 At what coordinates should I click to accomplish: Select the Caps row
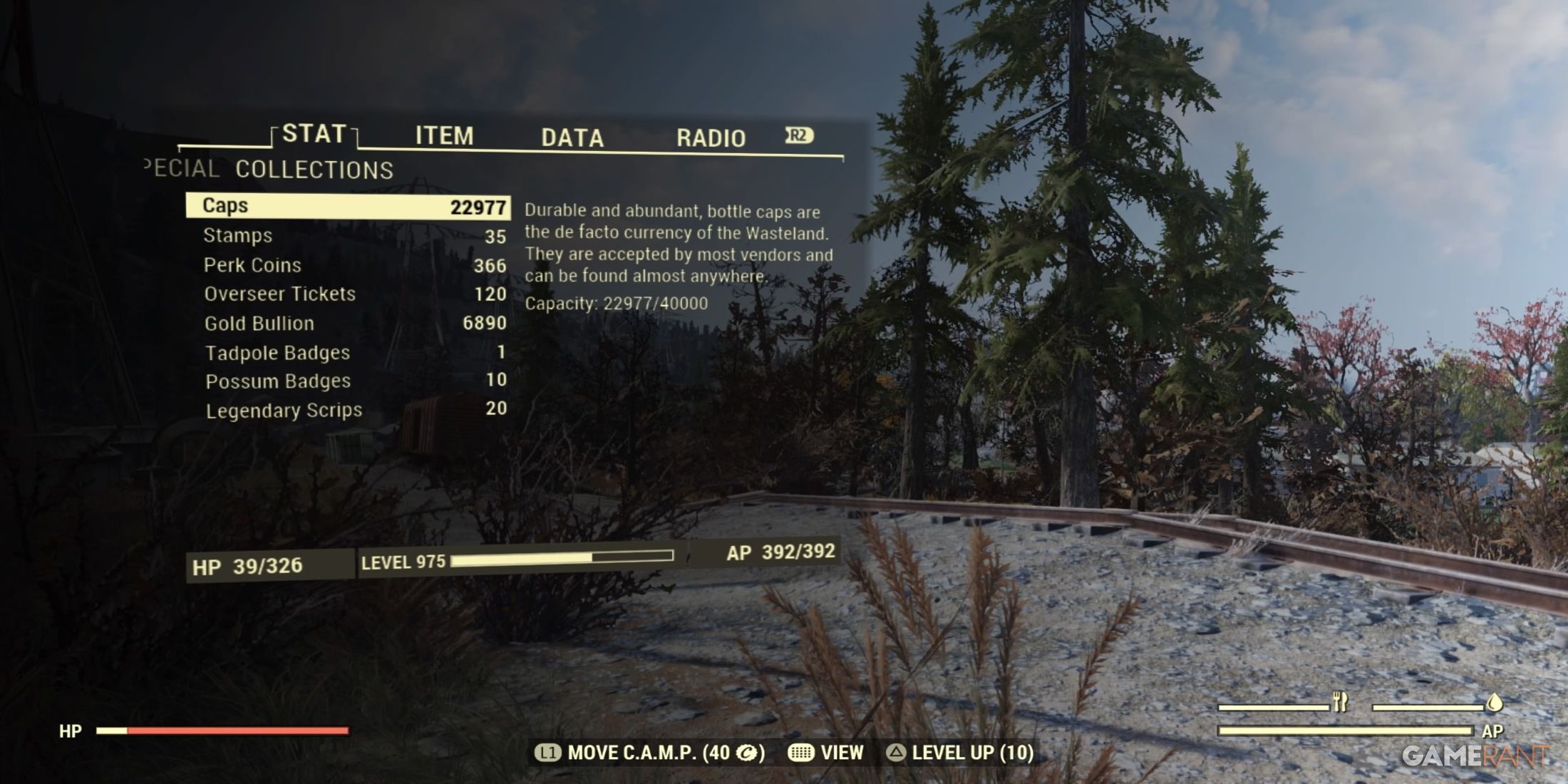348,206
